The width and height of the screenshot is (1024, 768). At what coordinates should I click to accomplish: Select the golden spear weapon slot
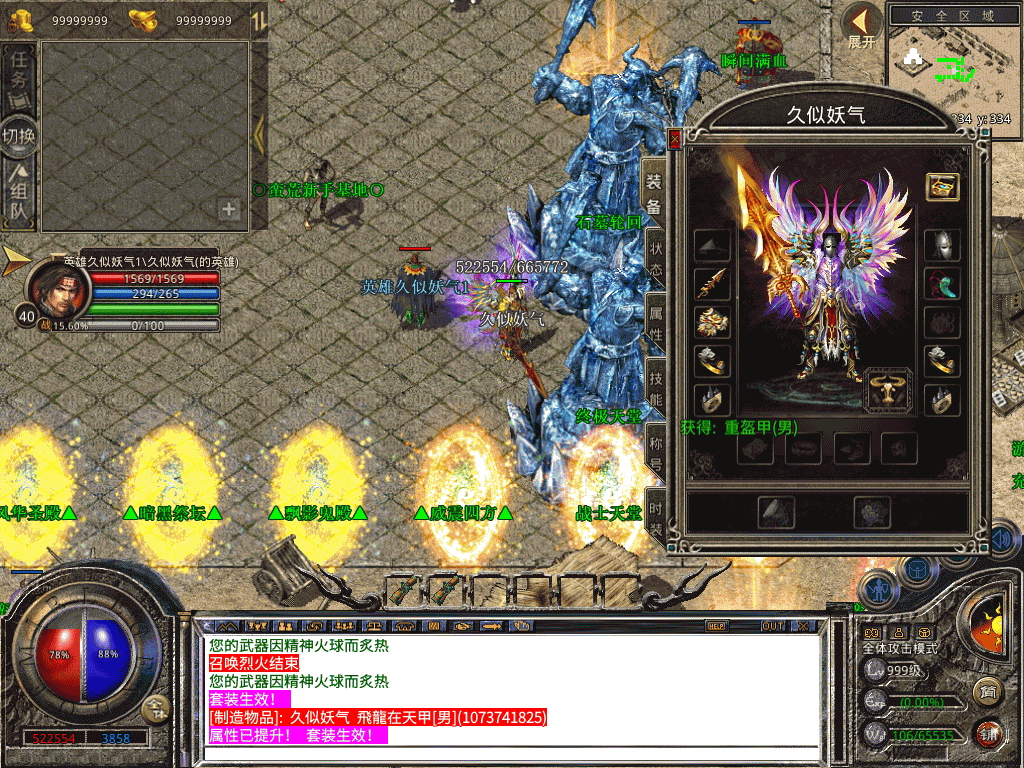[x=712, y=284]
